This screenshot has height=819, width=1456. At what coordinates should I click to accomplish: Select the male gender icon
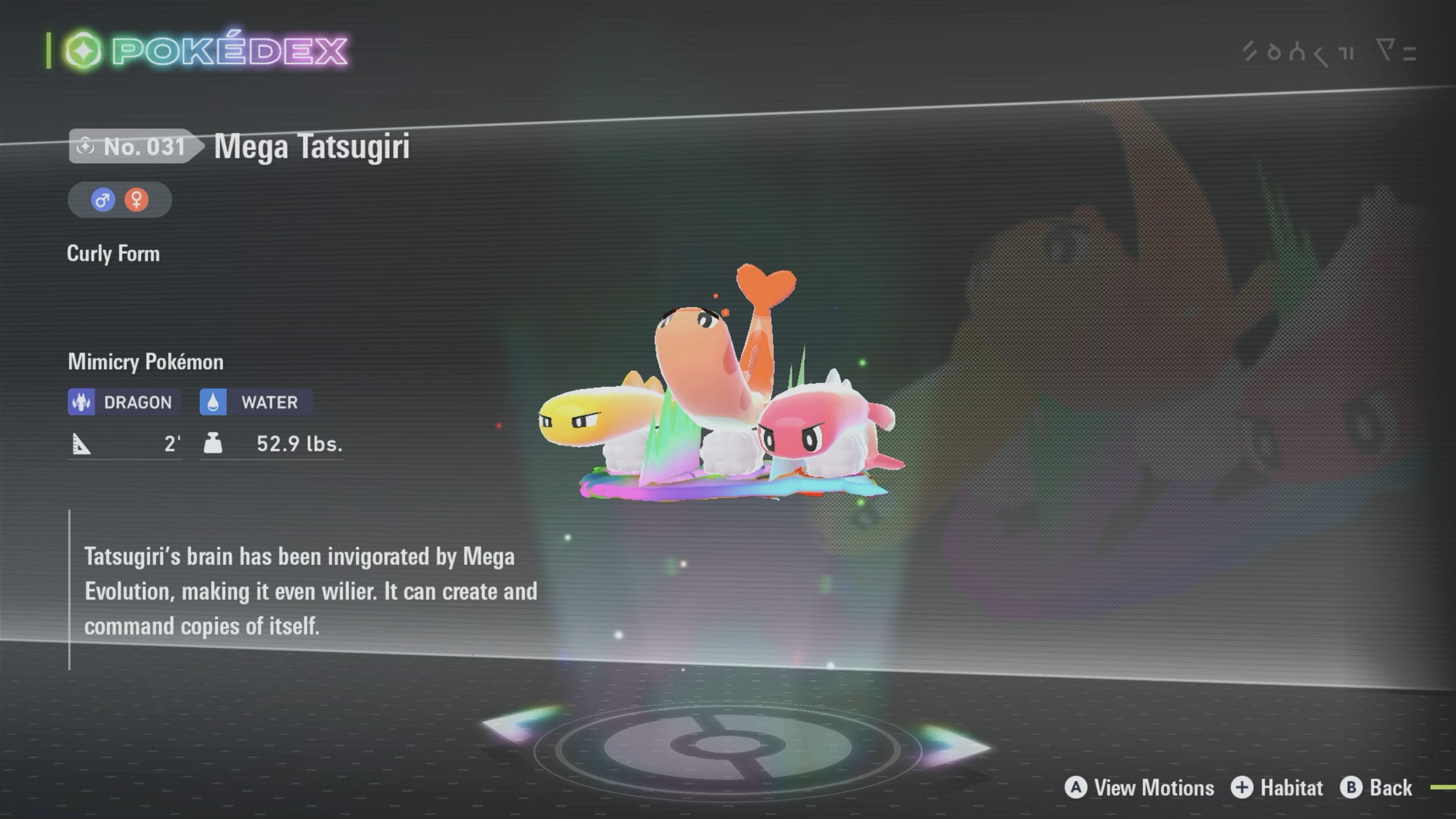tap(103, 200)
